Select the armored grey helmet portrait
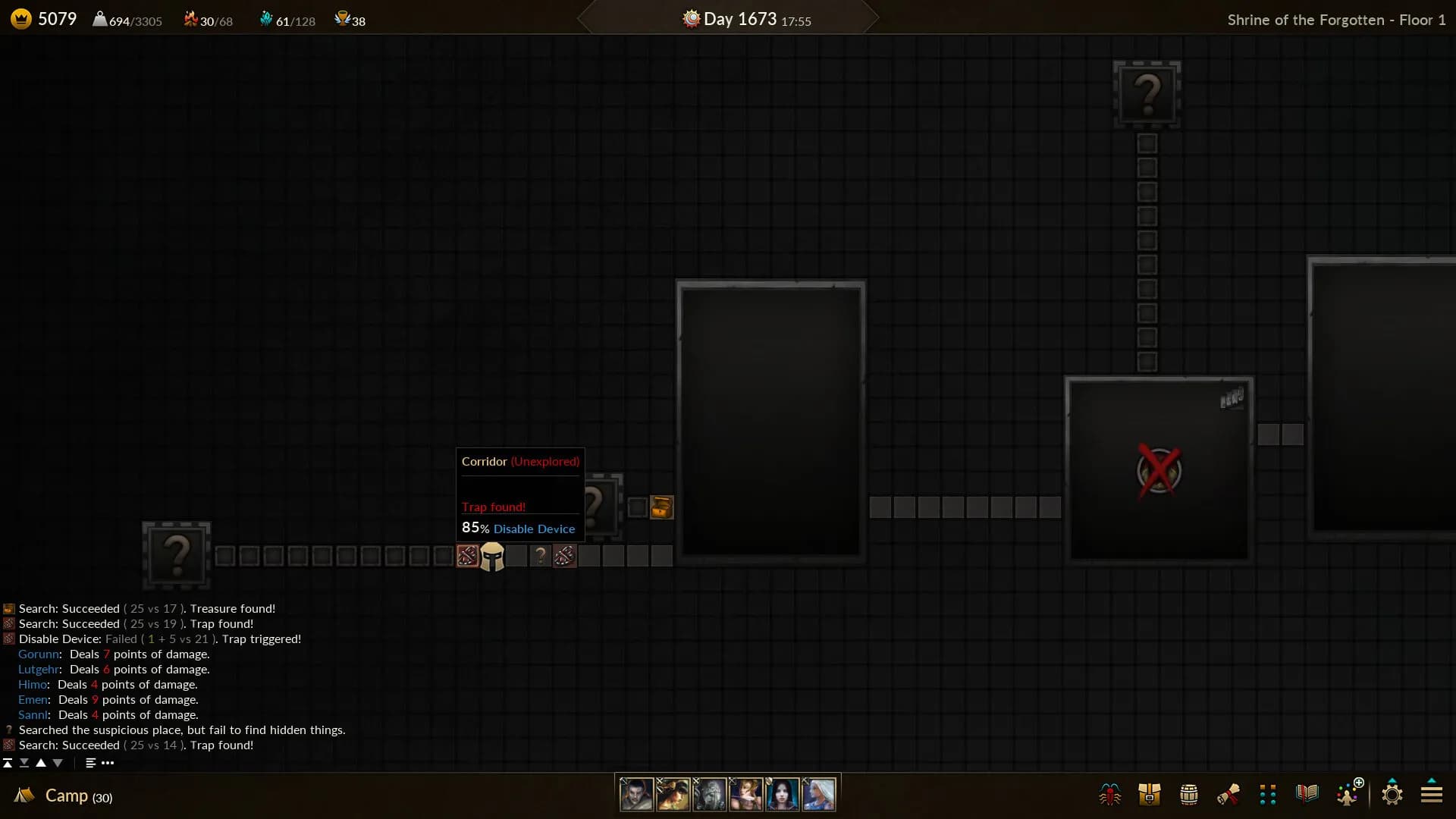The width and height of the screenshot is (1456, 819). (709, 795)
